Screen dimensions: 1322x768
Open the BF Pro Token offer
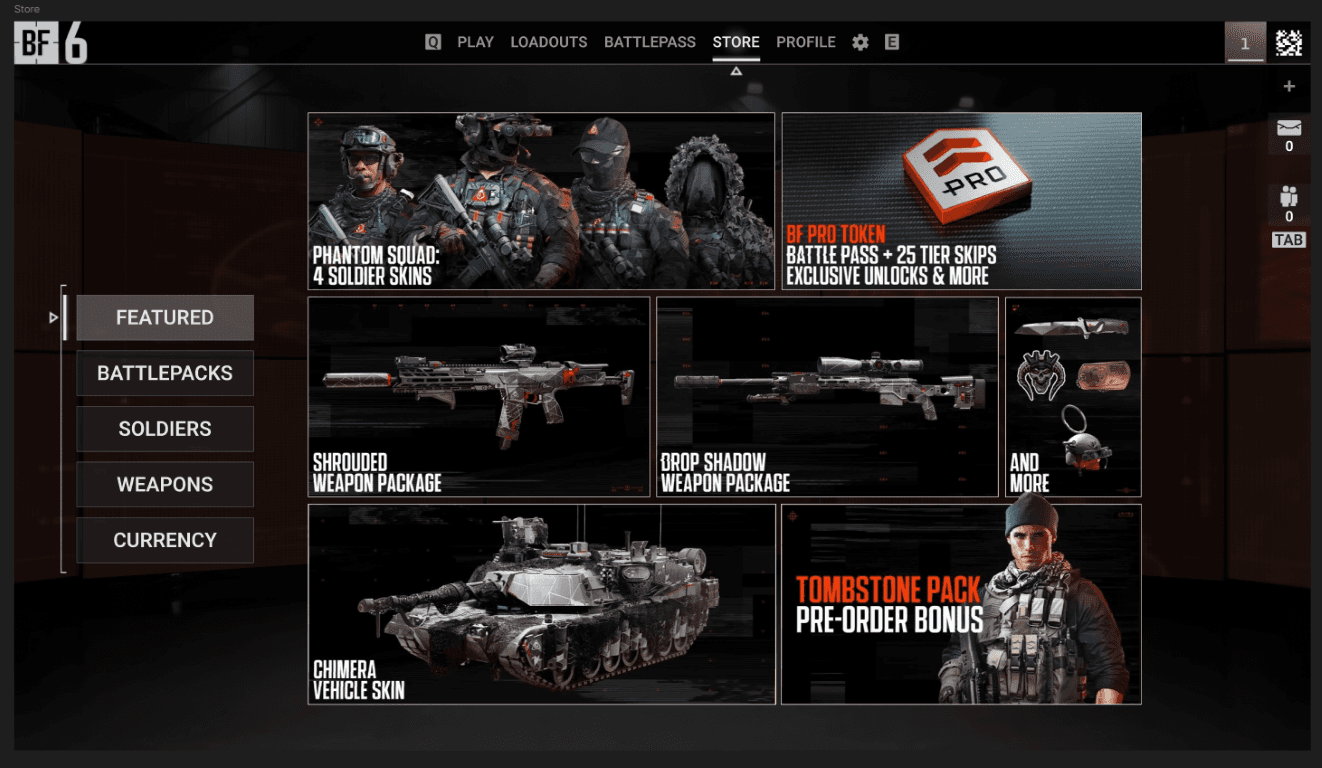(961, 201)
